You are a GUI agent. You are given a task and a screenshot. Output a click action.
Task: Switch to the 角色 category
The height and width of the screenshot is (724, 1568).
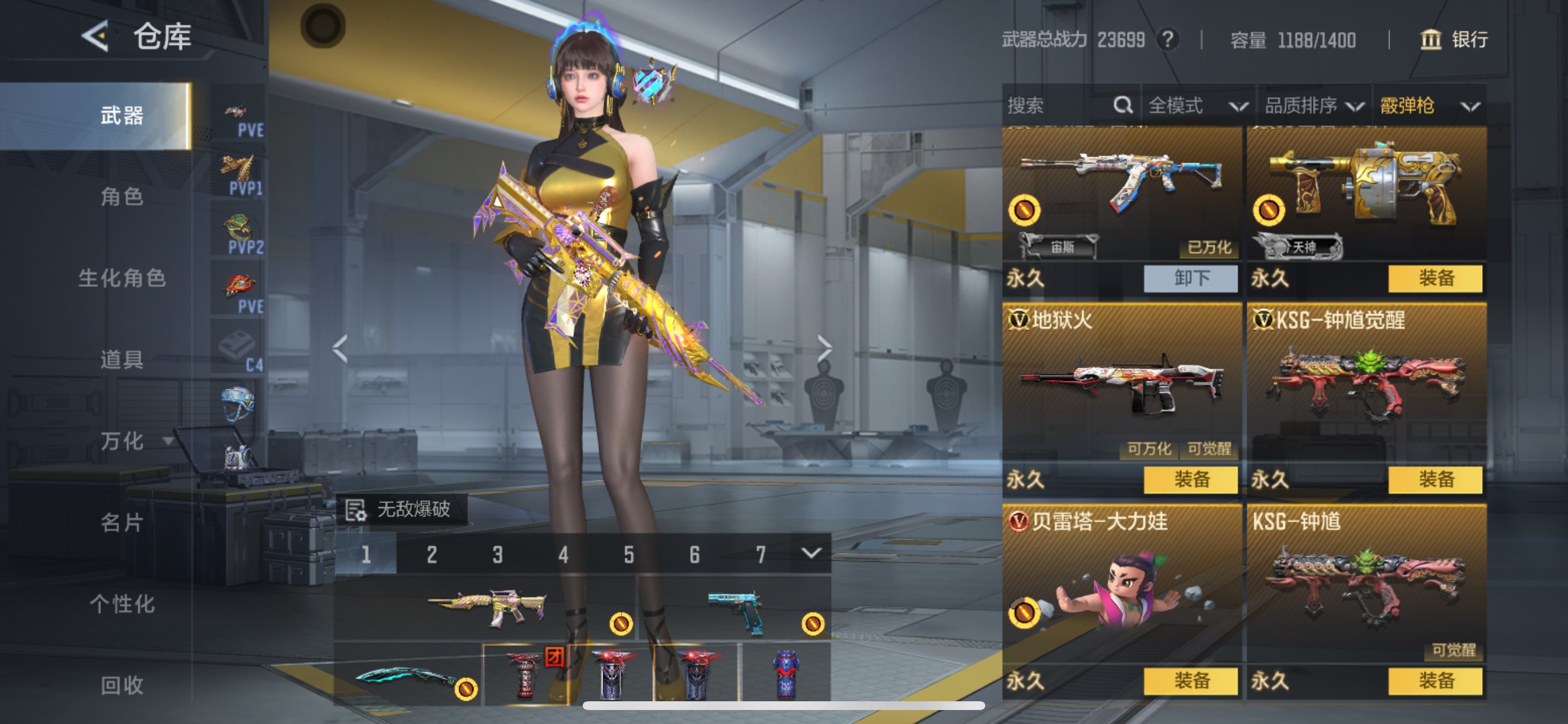[x=122, y=196]
